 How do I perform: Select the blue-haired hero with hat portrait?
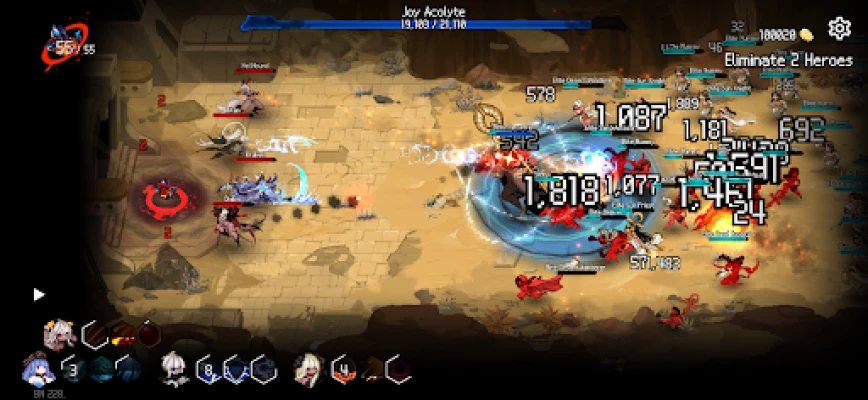point(36,369)
